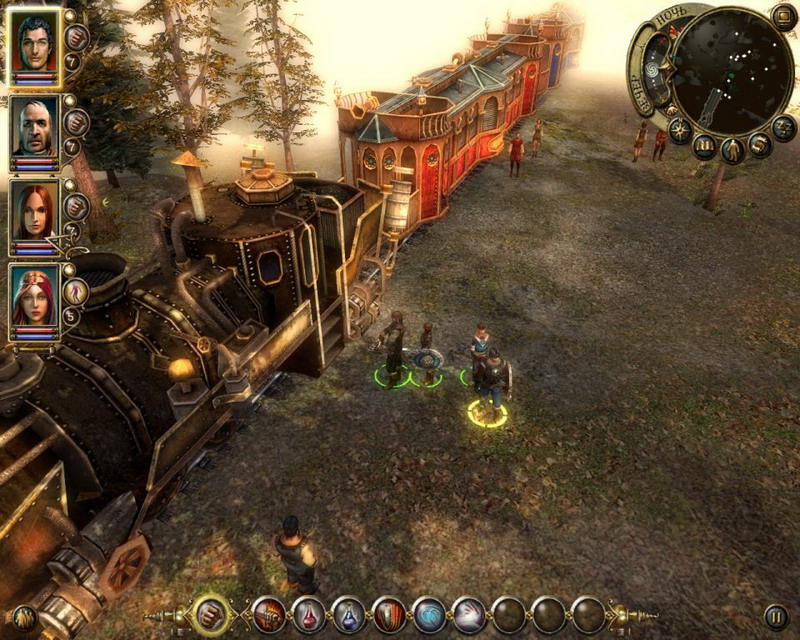Click the compass rose button under the minimap
The width and height of the screenshot is (800, 640).
(x=679, y=131)
